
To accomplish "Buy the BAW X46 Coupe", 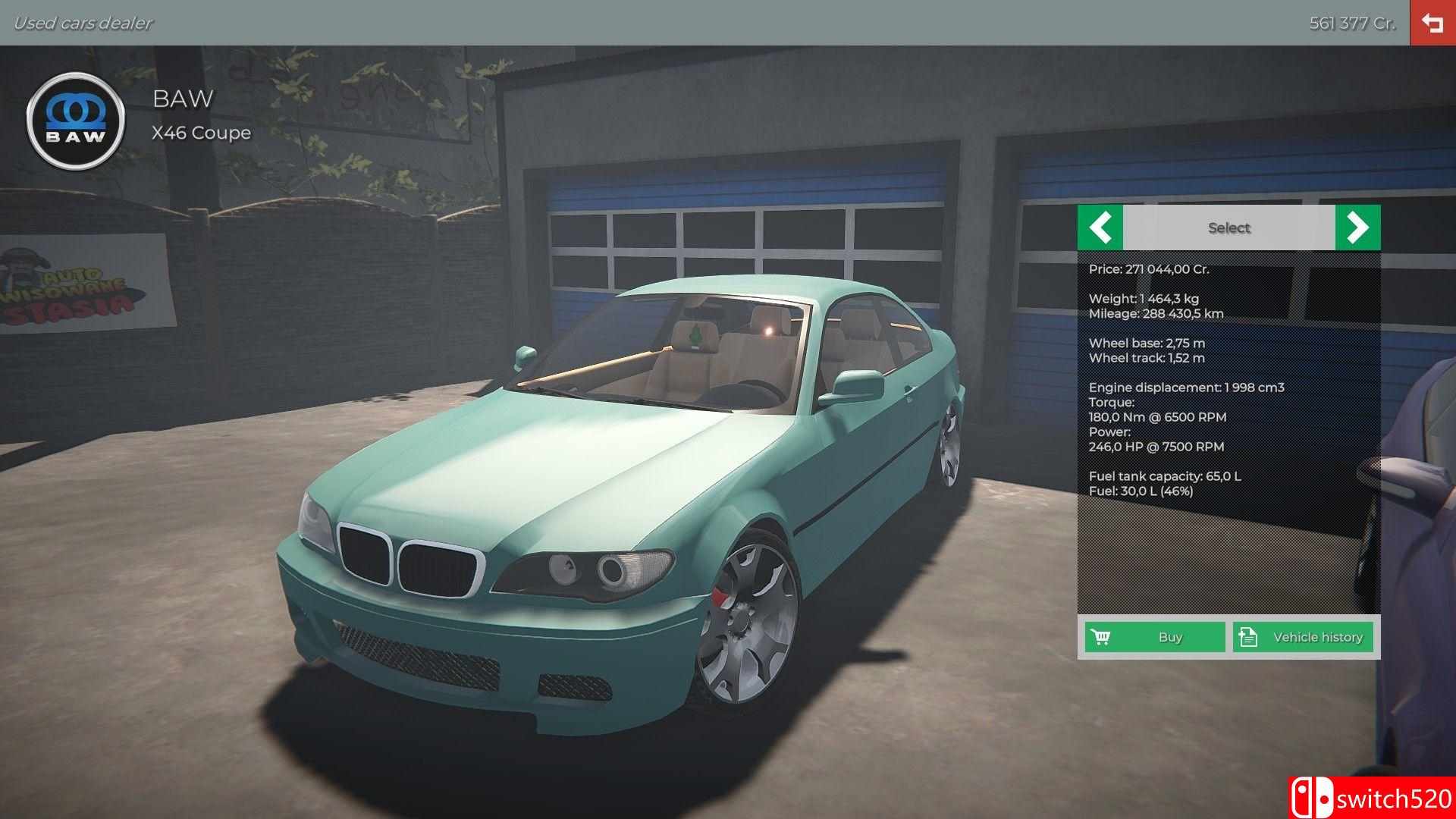I will (x=1154, y=637).
